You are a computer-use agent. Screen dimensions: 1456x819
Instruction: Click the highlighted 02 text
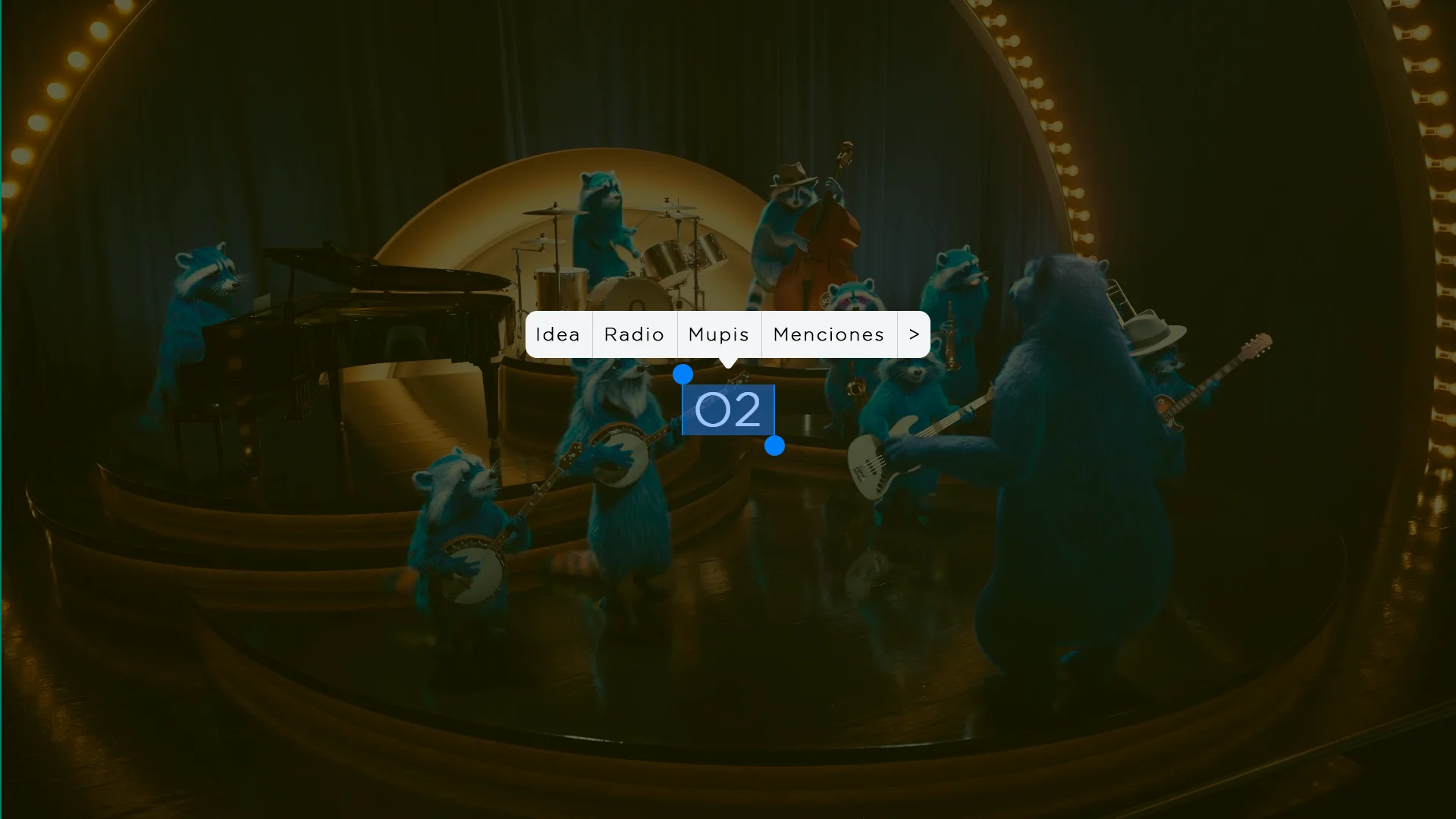click(x=728, y=410)
